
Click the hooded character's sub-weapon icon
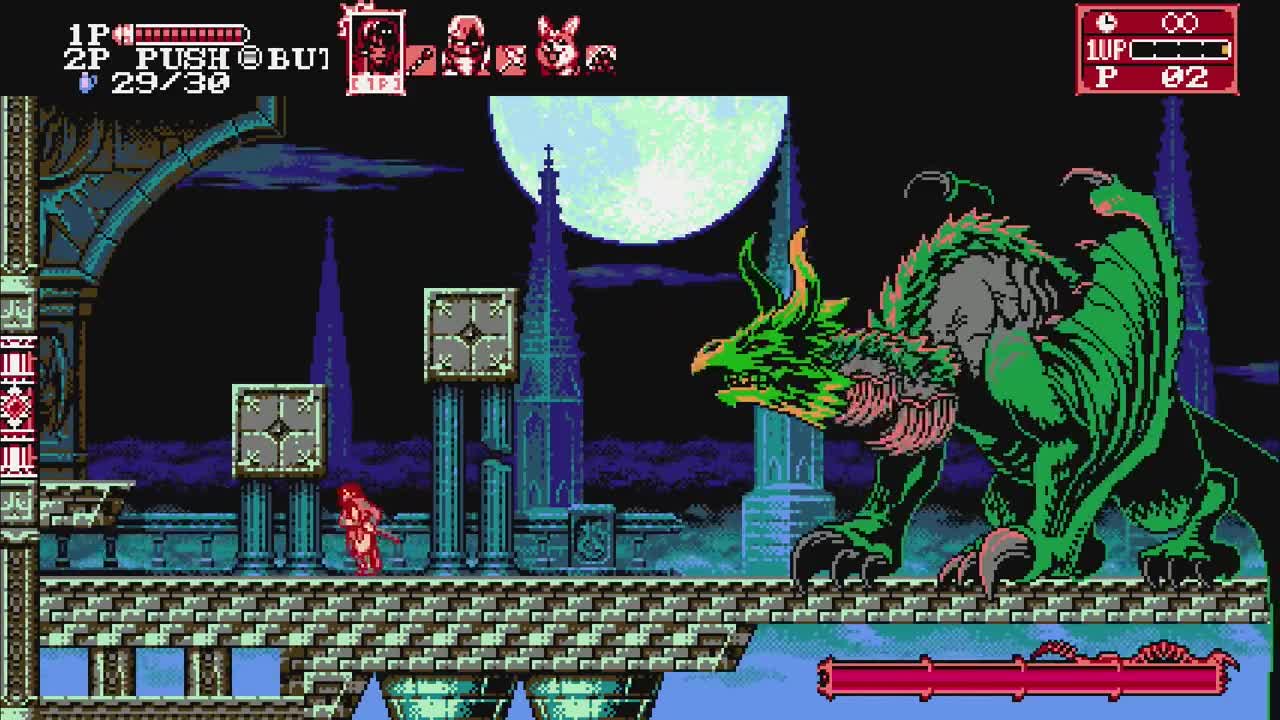[511, 59]
